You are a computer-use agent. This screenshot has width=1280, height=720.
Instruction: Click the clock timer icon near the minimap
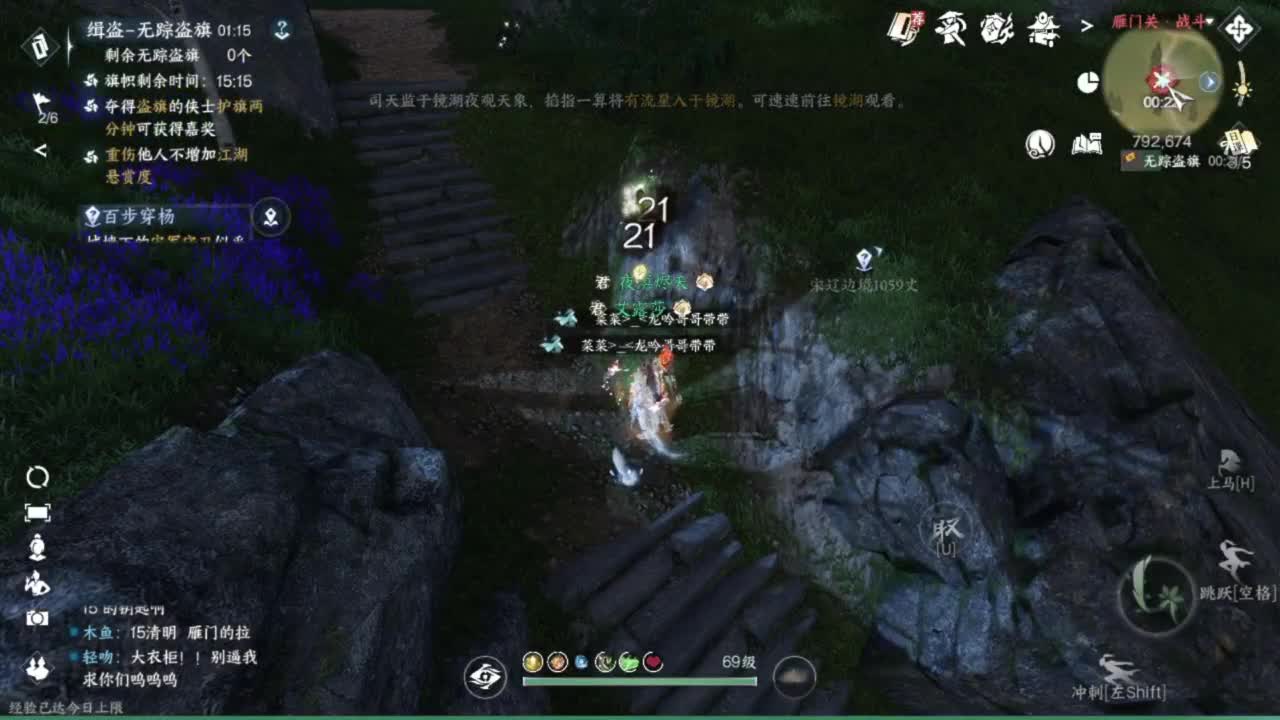(1089, 80)
